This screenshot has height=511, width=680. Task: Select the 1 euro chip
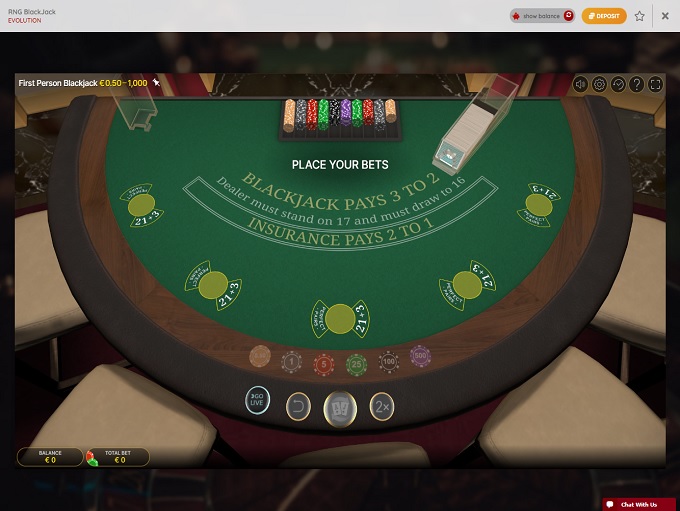coord(291,361)
